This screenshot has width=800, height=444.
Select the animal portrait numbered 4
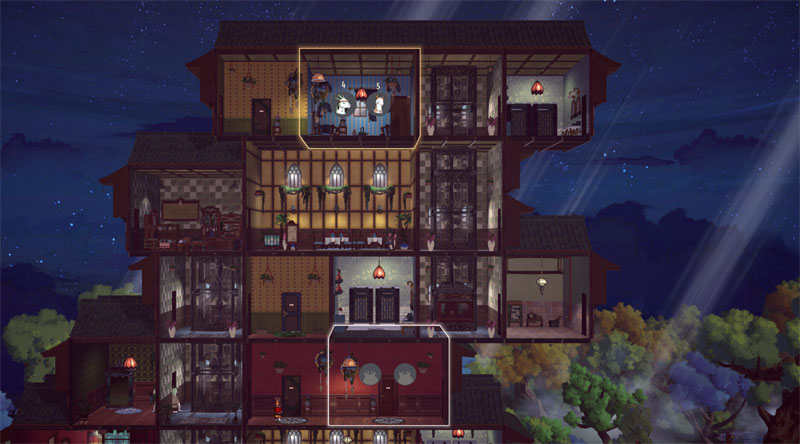(344, 103)
